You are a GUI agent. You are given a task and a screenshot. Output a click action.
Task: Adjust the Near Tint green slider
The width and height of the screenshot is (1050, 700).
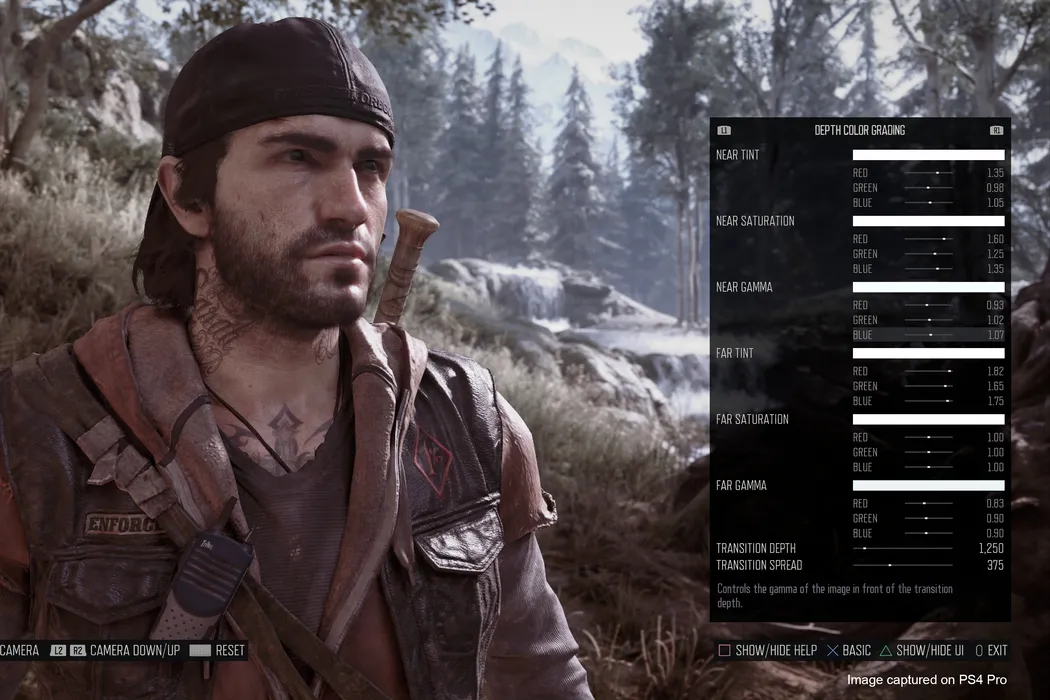point(928,188)
